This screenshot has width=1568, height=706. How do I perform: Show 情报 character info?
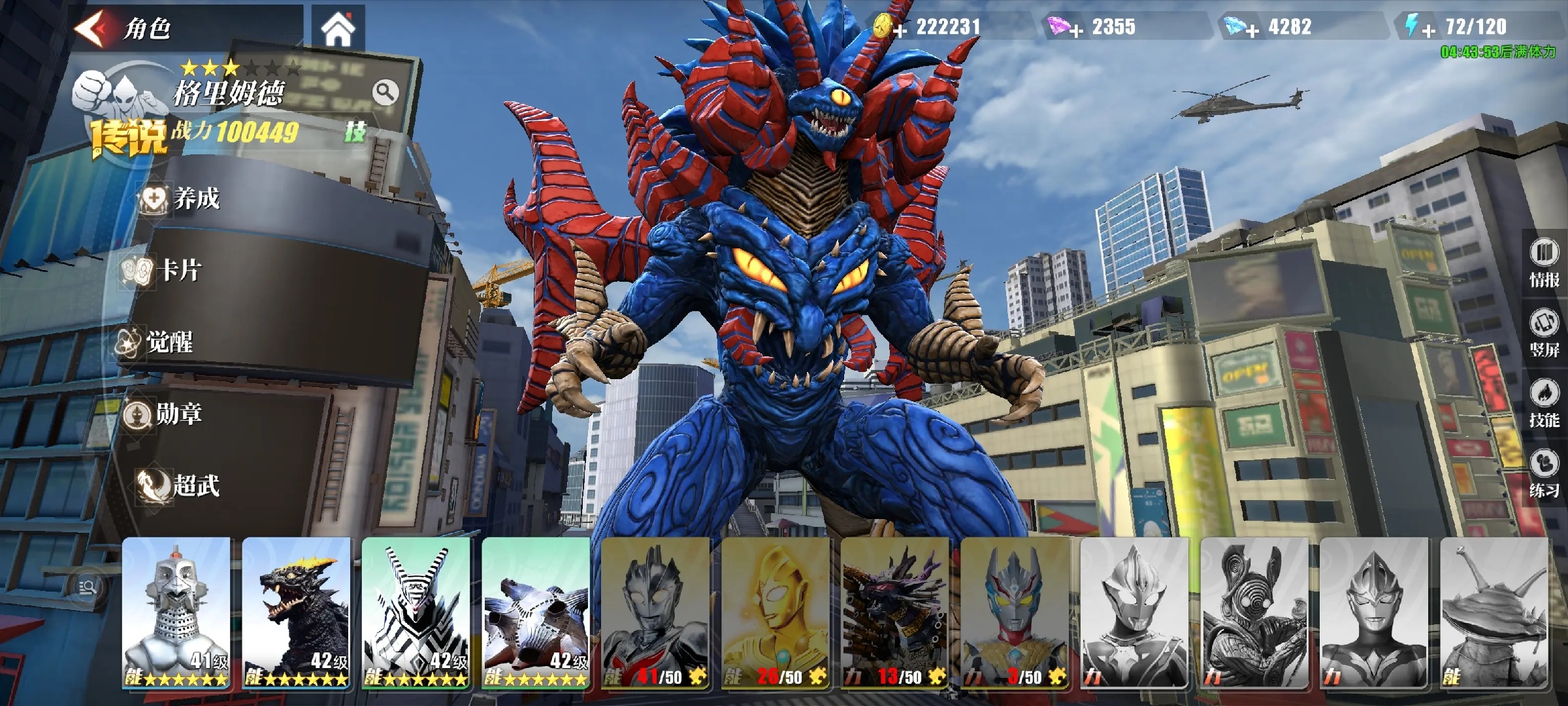(x=1544, y=263)
